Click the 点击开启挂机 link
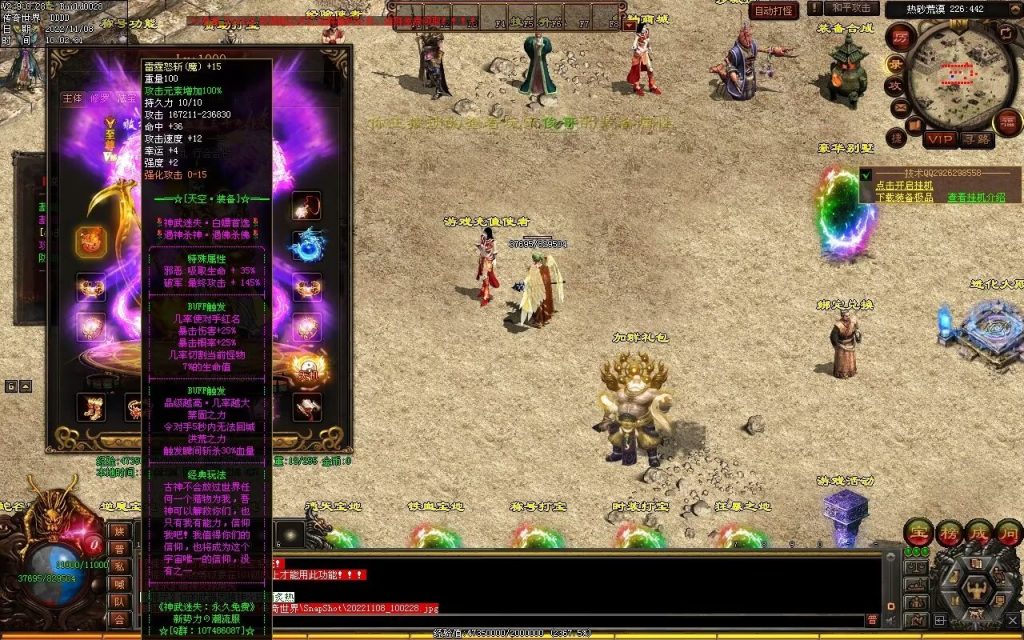Image resolution: width=1024 pixels, height=640 pixels. coord(904,185)
